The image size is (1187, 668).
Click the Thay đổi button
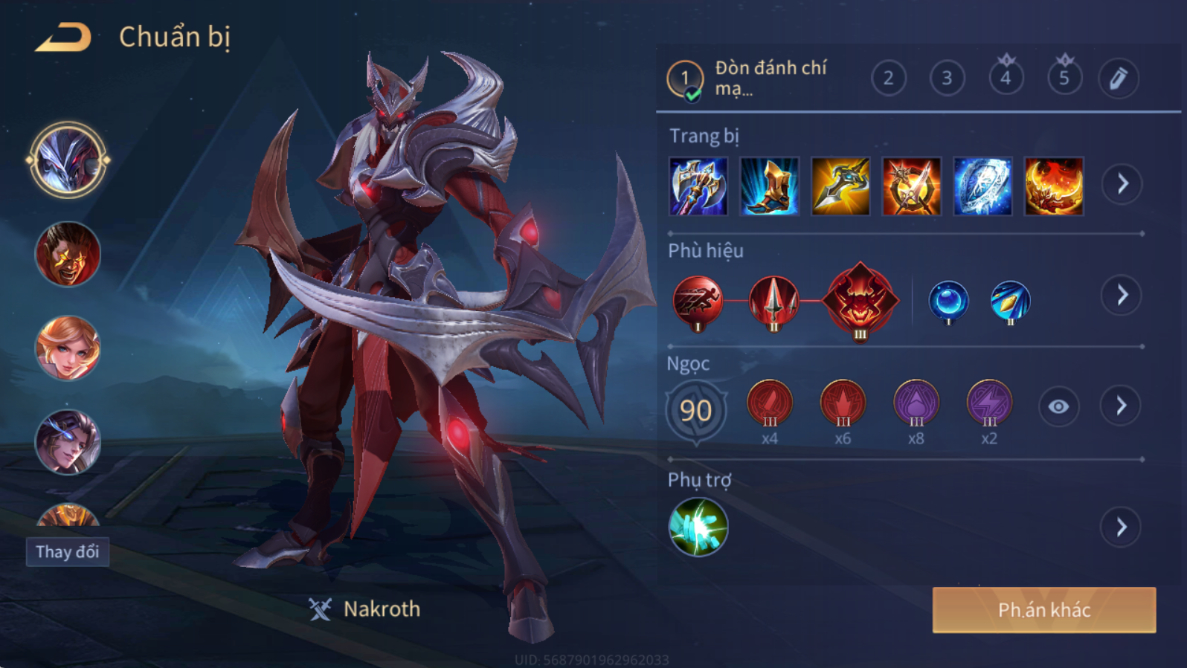pyautogui.click(x=67, y=552)
